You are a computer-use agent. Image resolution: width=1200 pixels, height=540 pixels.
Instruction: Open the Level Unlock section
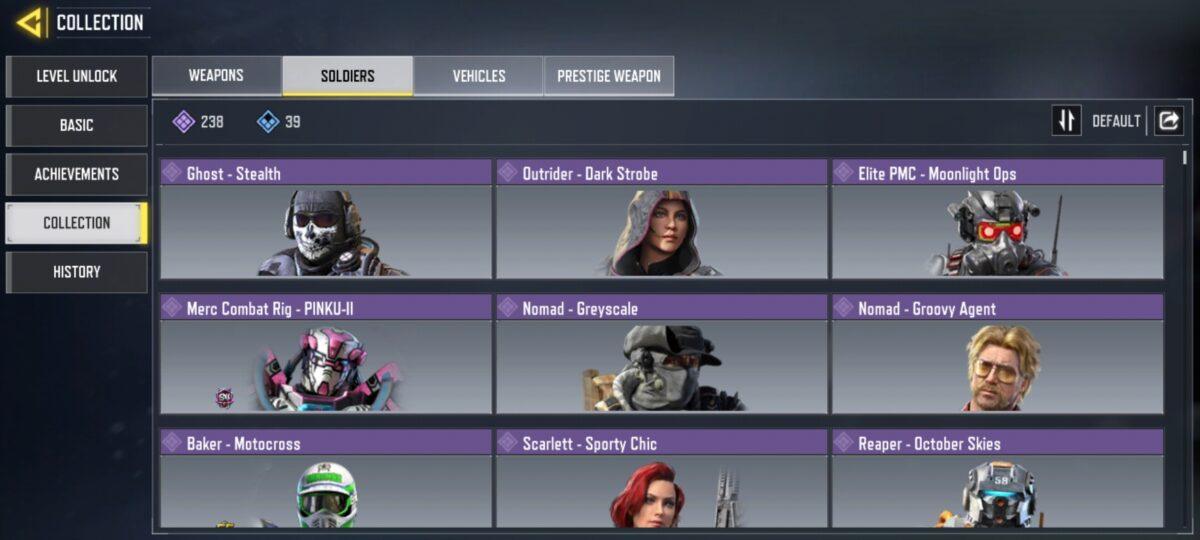click(76, 76)
